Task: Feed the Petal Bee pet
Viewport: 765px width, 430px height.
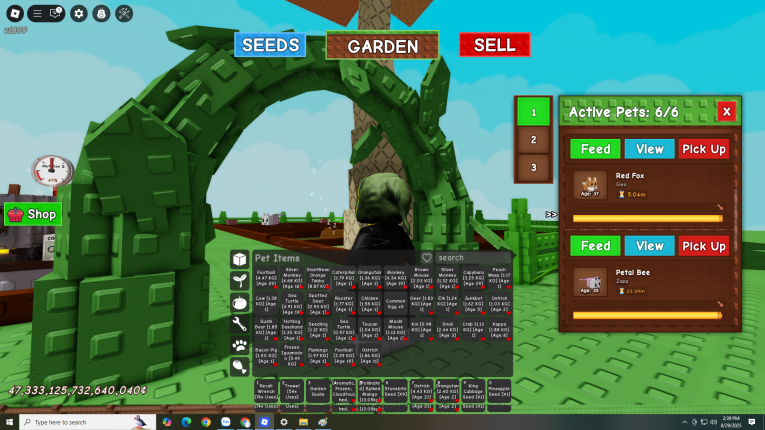Action: (x=595, y=246)
